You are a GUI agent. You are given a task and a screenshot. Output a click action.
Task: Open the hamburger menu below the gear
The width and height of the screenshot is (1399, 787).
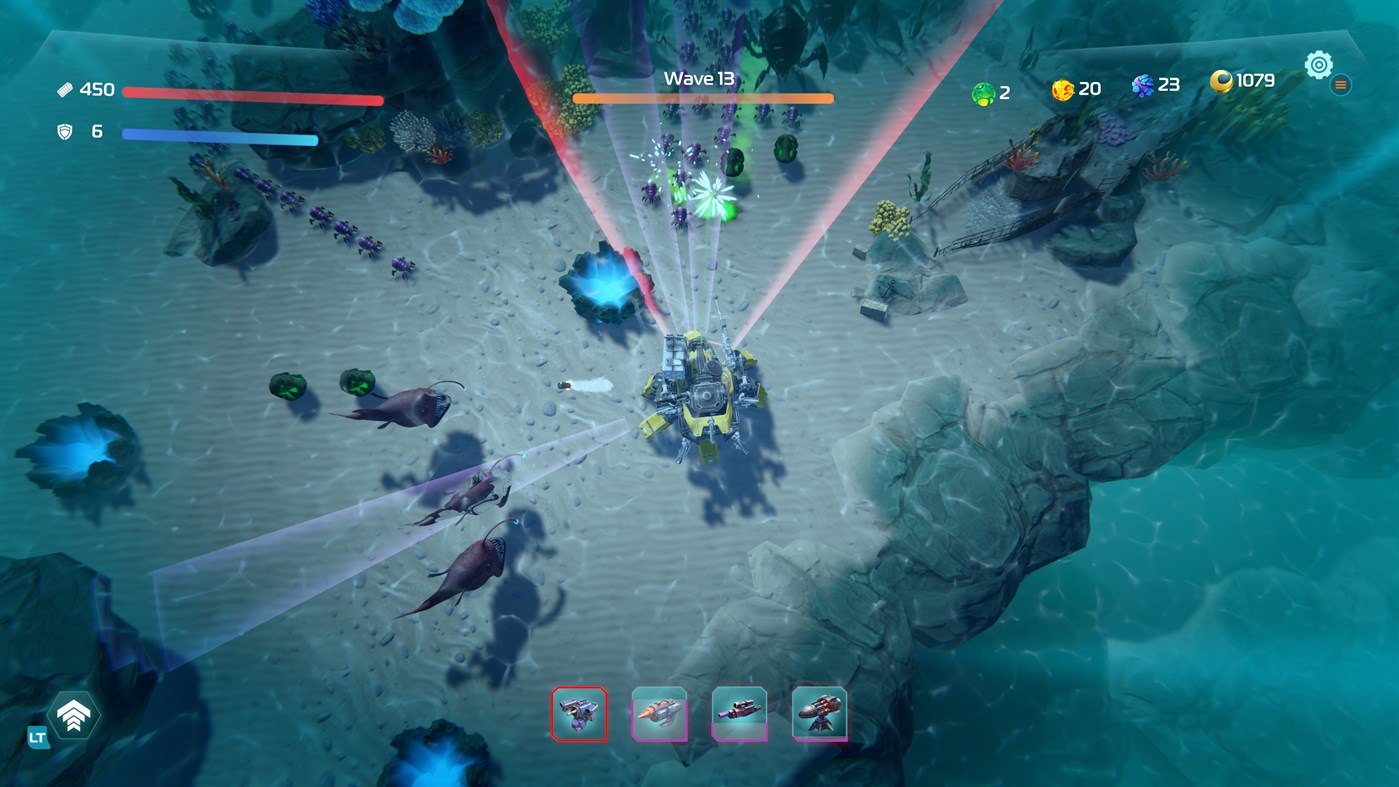(1339, 84)
